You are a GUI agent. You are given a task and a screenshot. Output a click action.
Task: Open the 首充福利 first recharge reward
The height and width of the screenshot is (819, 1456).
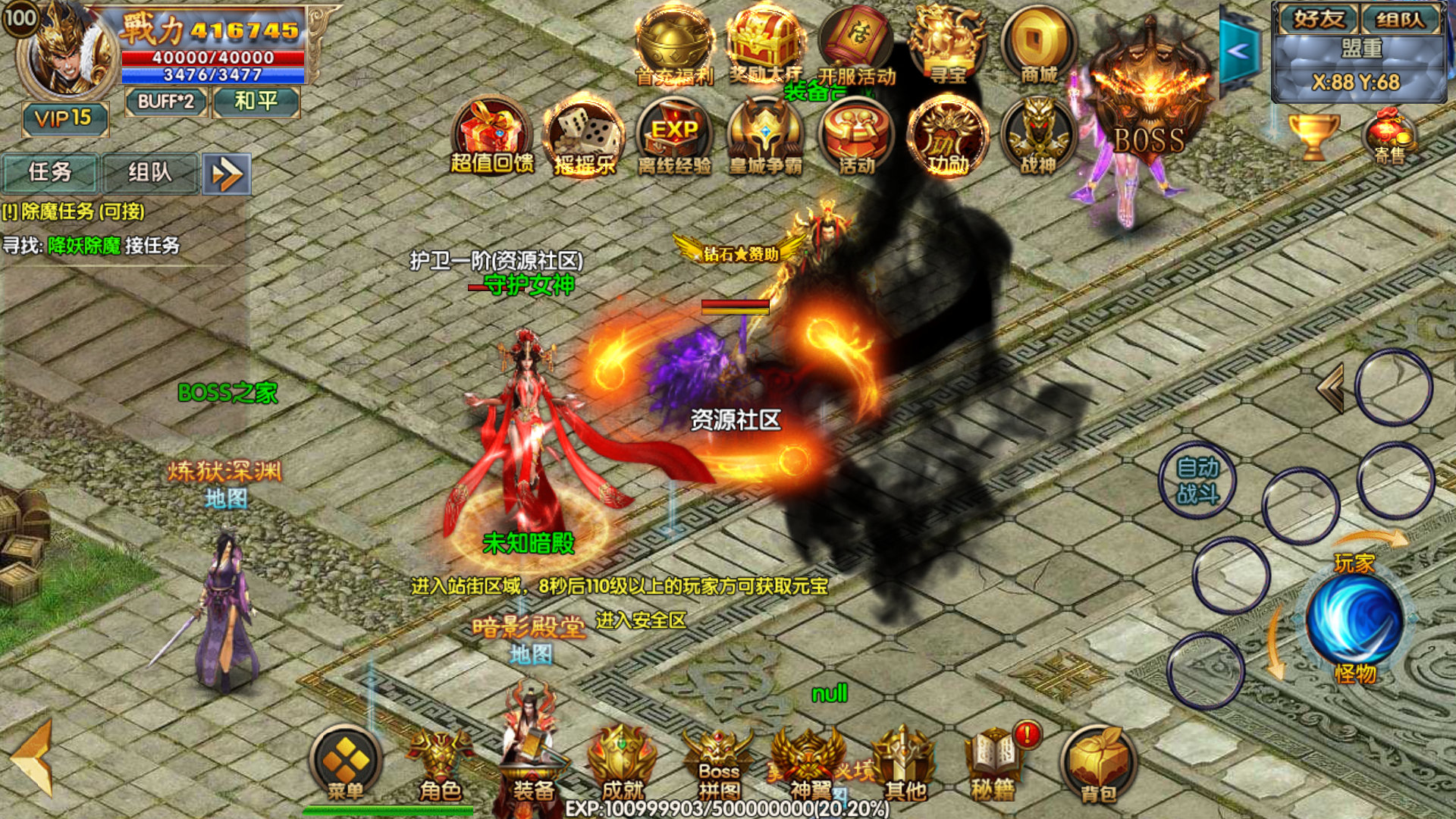673,47
